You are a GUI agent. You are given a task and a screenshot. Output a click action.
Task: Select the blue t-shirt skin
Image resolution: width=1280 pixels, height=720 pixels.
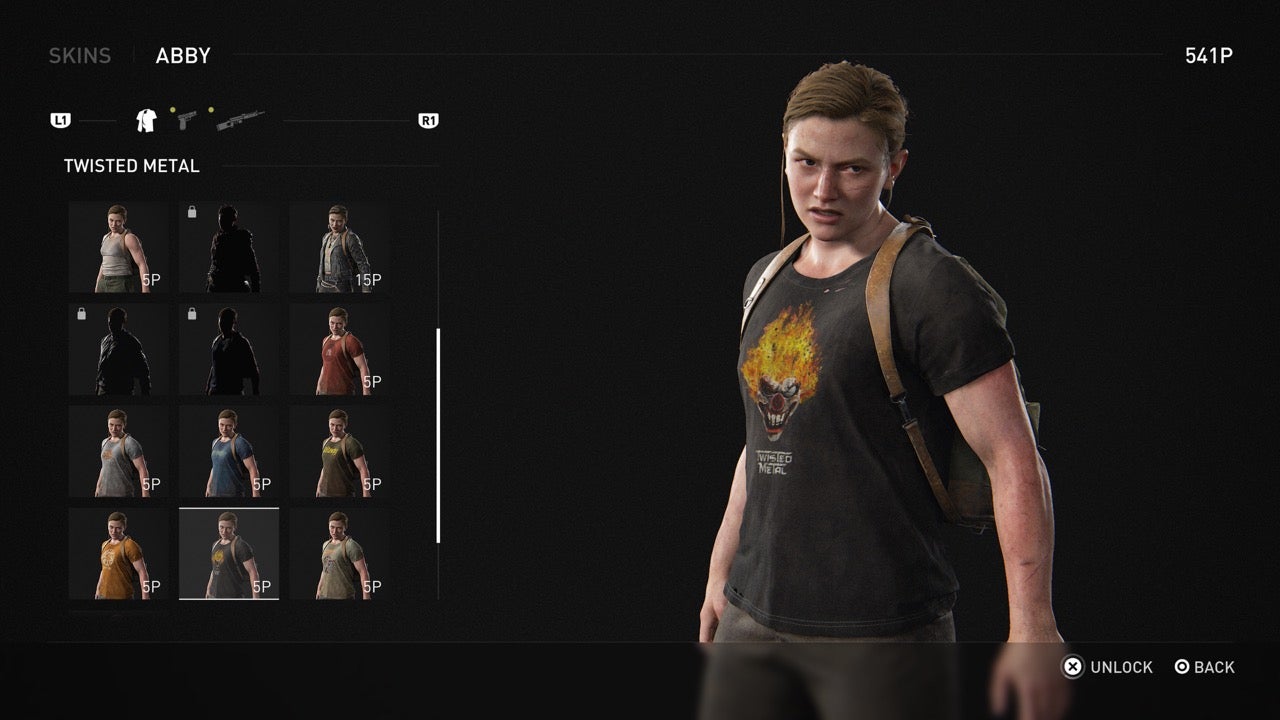coord(229,449)
